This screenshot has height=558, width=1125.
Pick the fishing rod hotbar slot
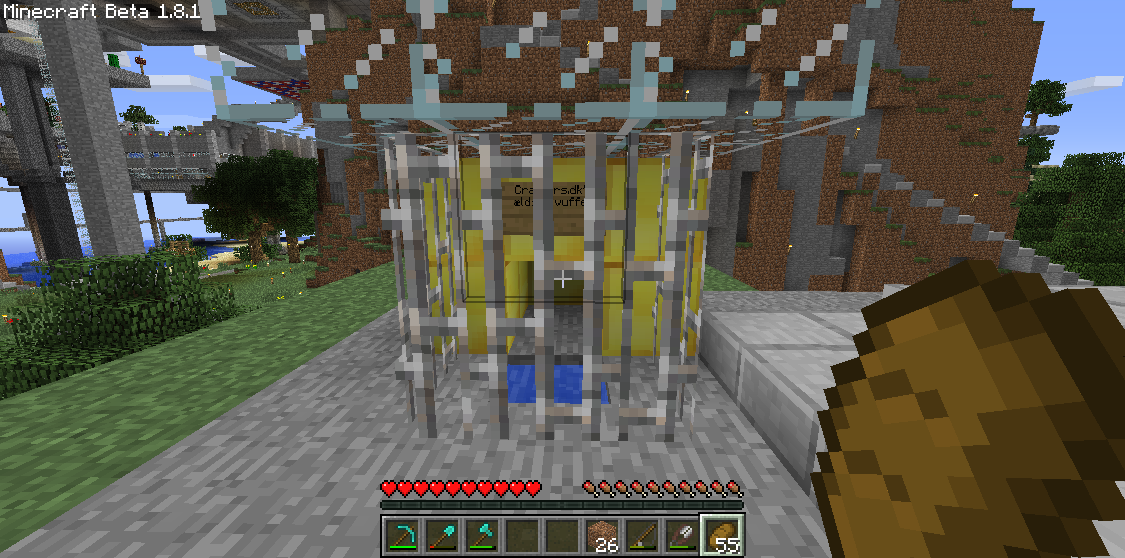(642, 536)
